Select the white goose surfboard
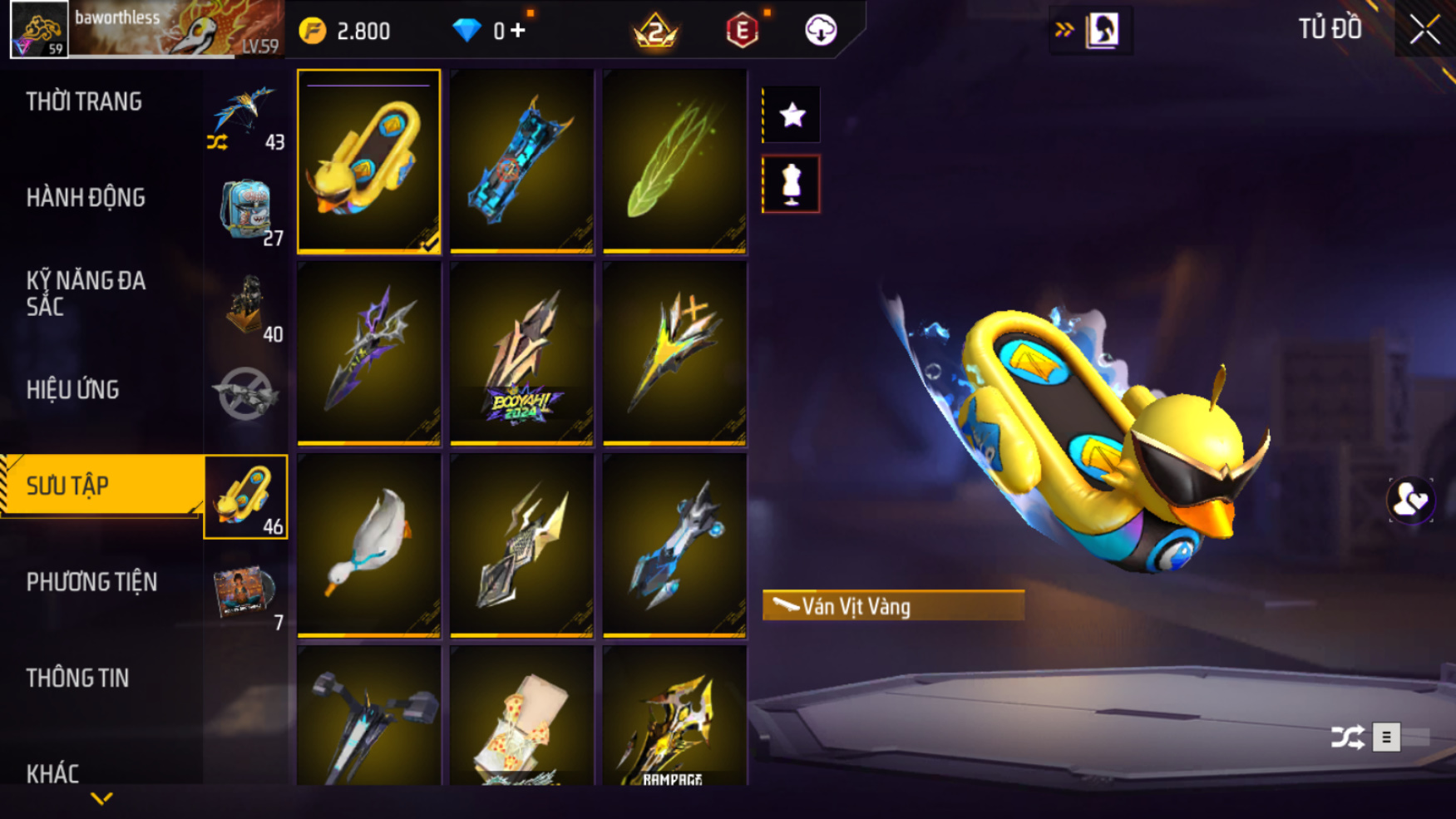 [x=368, y=545]
